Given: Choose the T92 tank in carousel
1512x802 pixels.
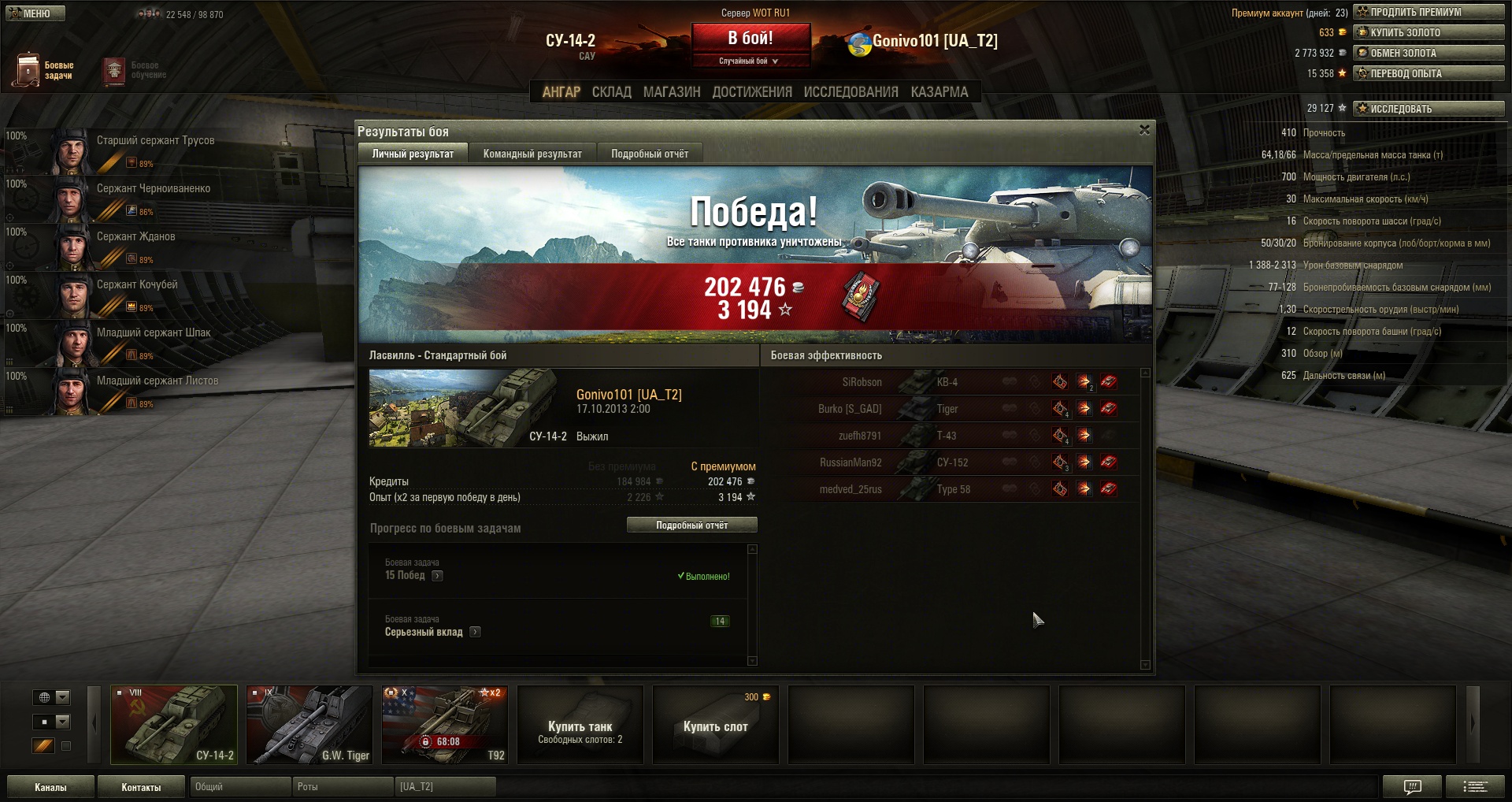Looking at the screenshot, I should click(445, 725).
